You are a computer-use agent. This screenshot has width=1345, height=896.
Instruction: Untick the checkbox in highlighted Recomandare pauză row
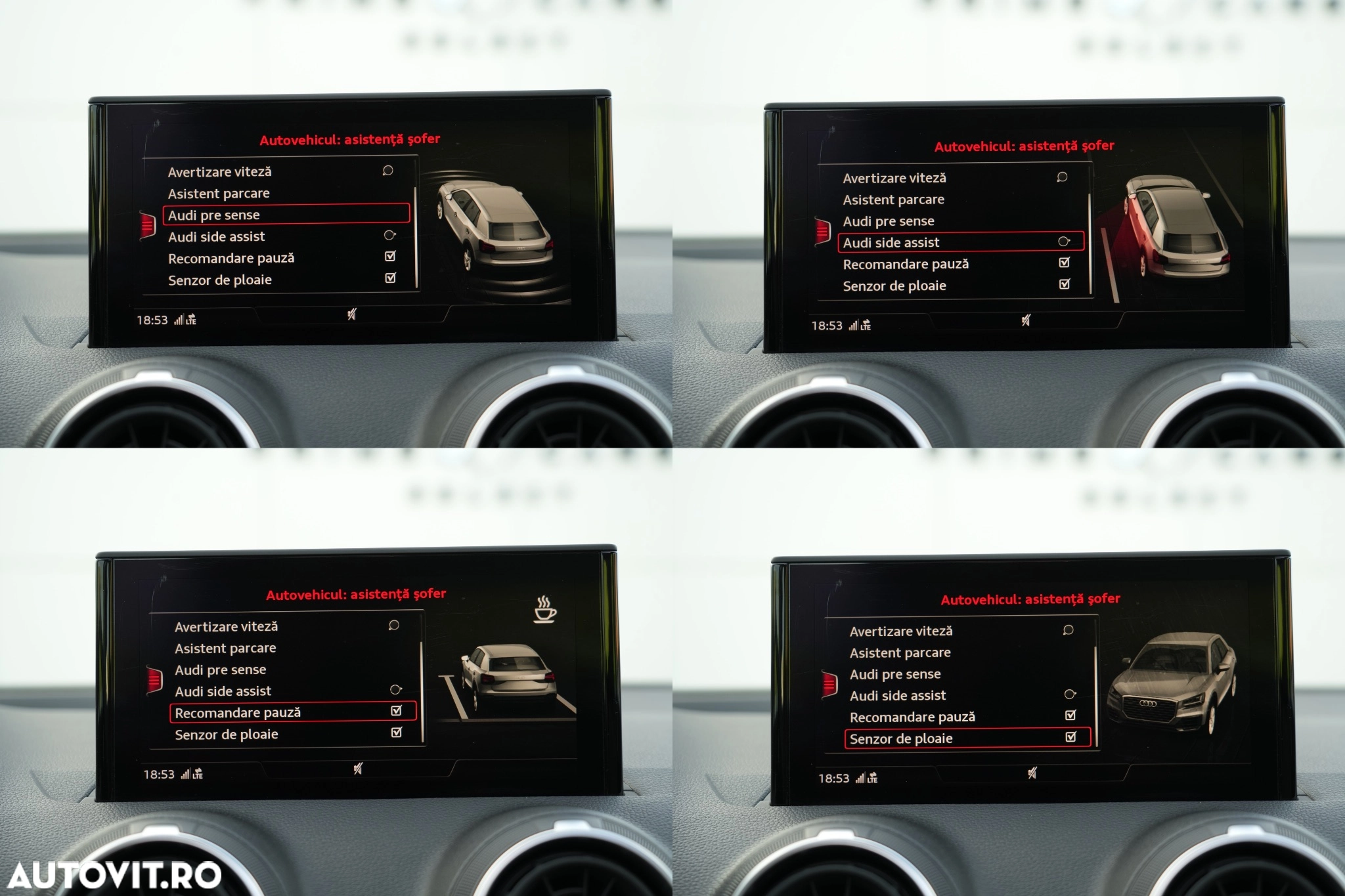[x=396, y=711]
